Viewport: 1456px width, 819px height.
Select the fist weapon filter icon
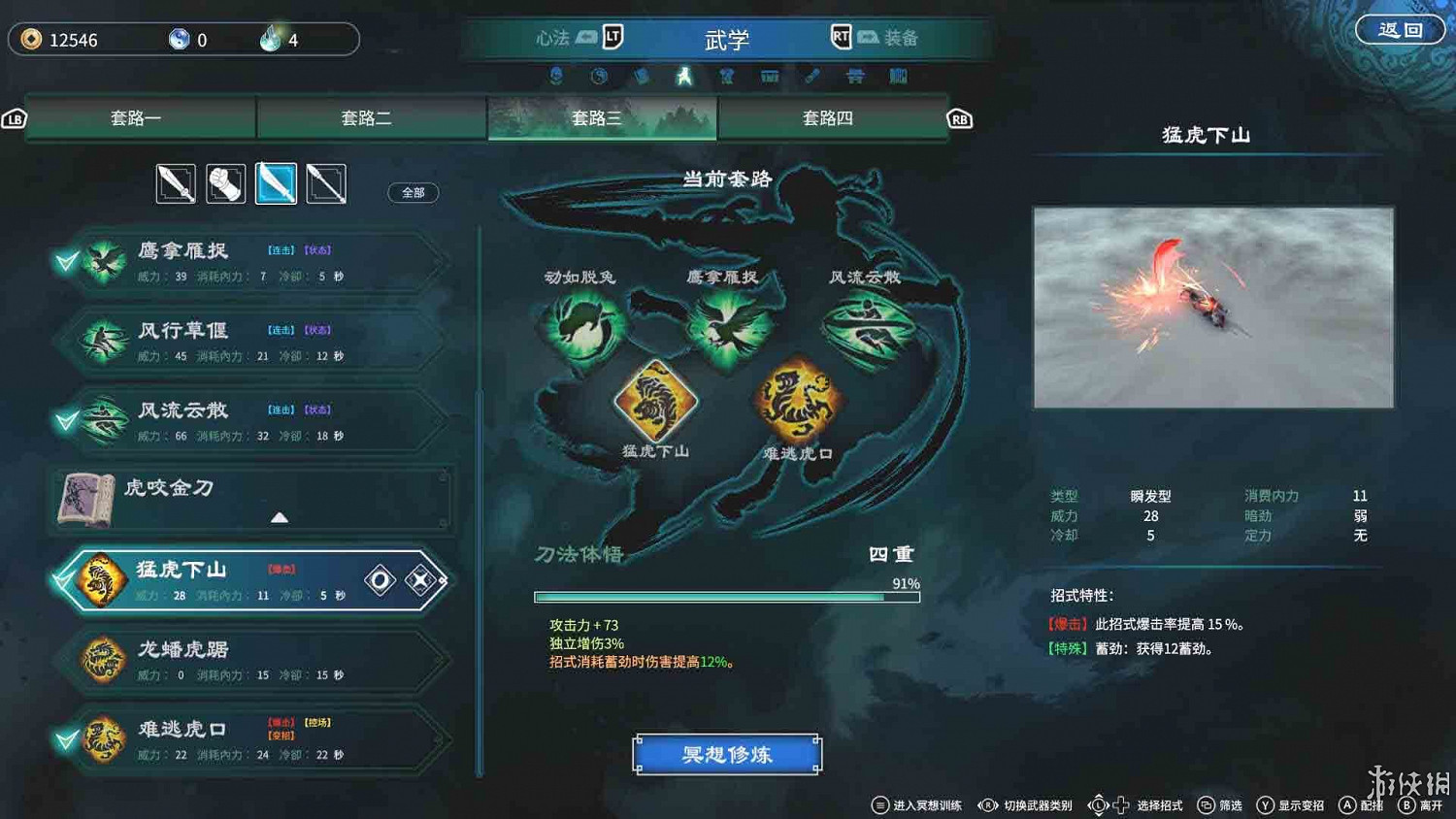point(226,183)
